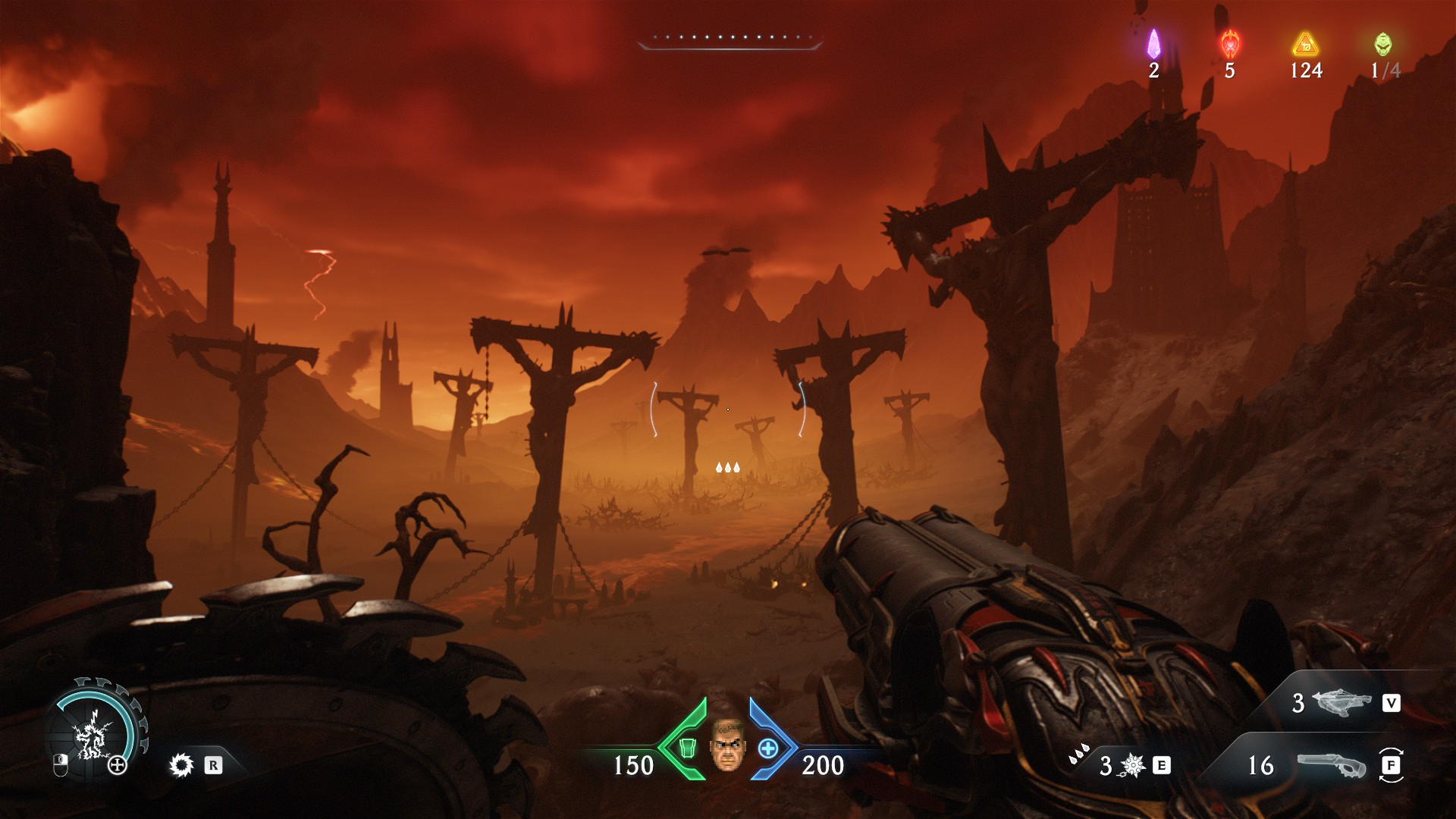Click the purple crystal currency icon
1456x819 pixels.
point(1153,44)
